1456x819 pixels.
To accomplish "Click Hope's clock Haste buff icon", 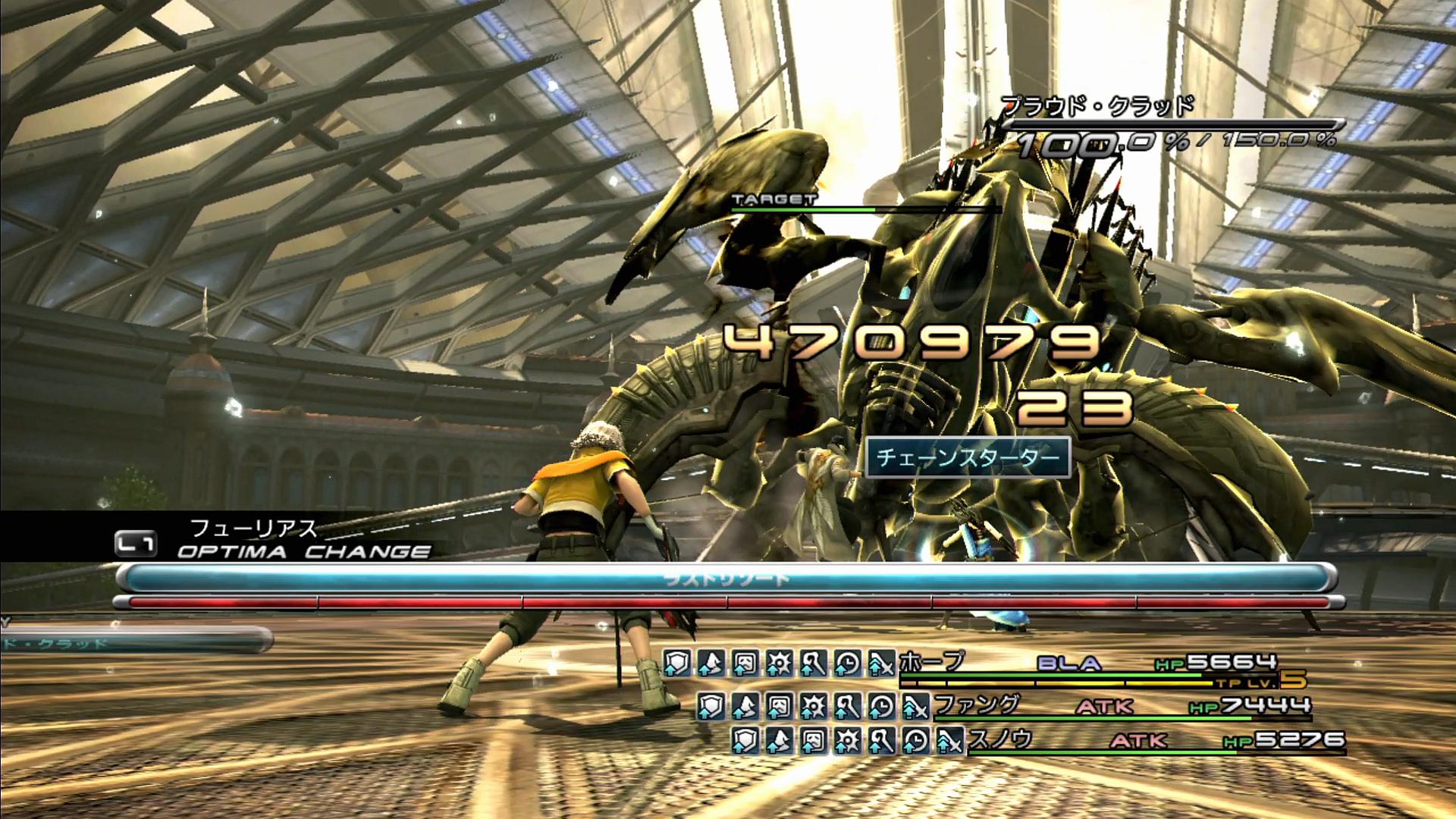I will [846, 664].
